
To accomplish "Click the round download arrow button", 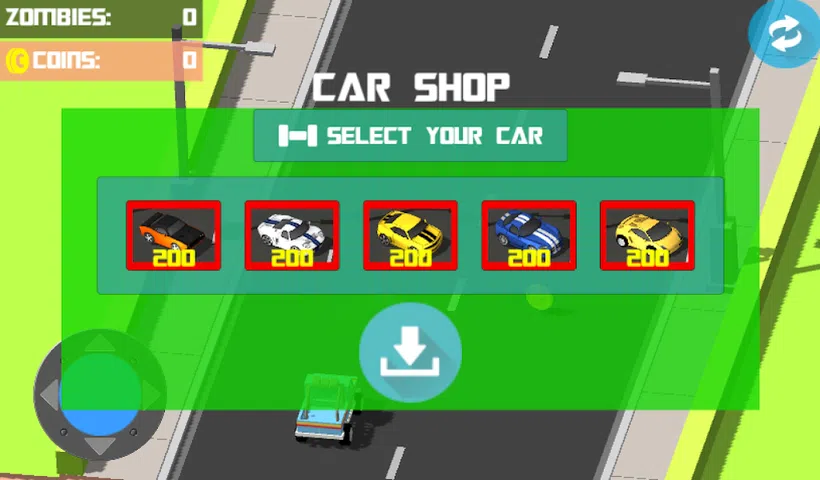I will click(x=410, y=352).
